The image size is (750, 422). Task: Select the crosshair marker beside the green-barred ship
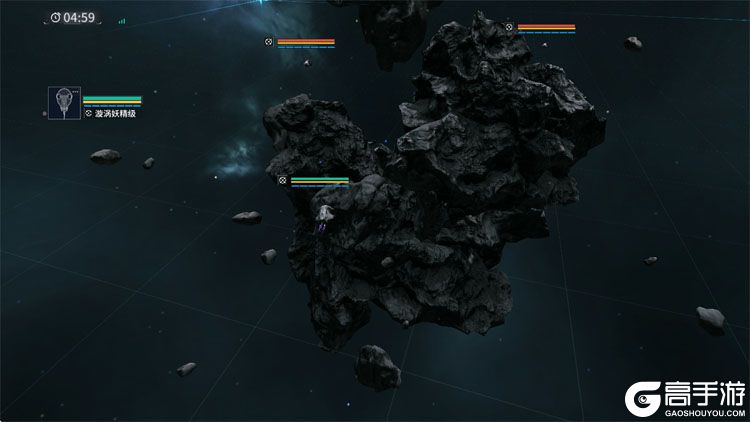(x=283, y=181)
